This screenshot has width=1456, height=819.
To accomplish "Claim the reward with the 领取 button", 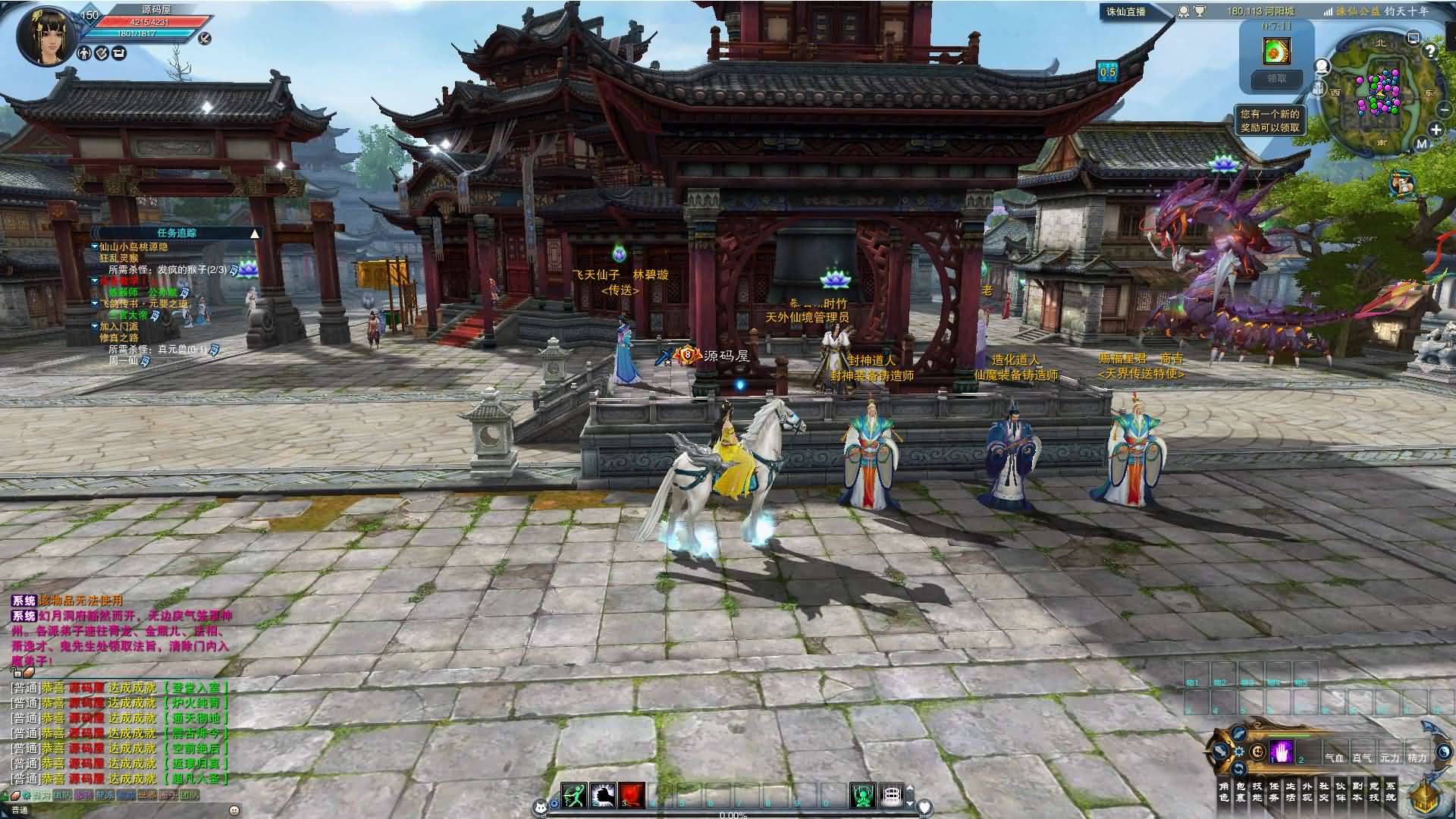I will point(1276,79).
